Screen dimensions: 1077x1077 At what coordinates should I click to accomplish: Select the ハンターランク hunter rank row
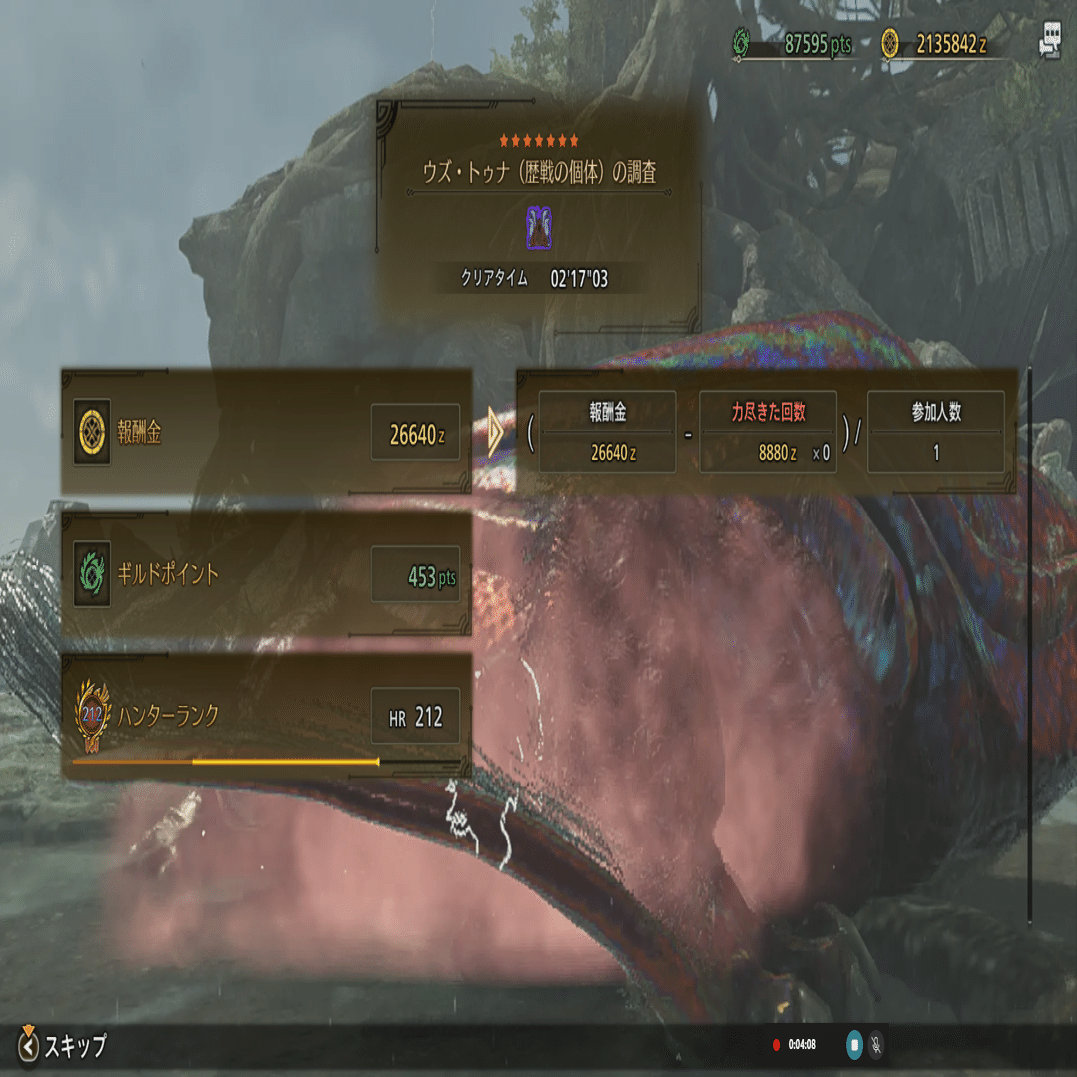click(266, 716)
